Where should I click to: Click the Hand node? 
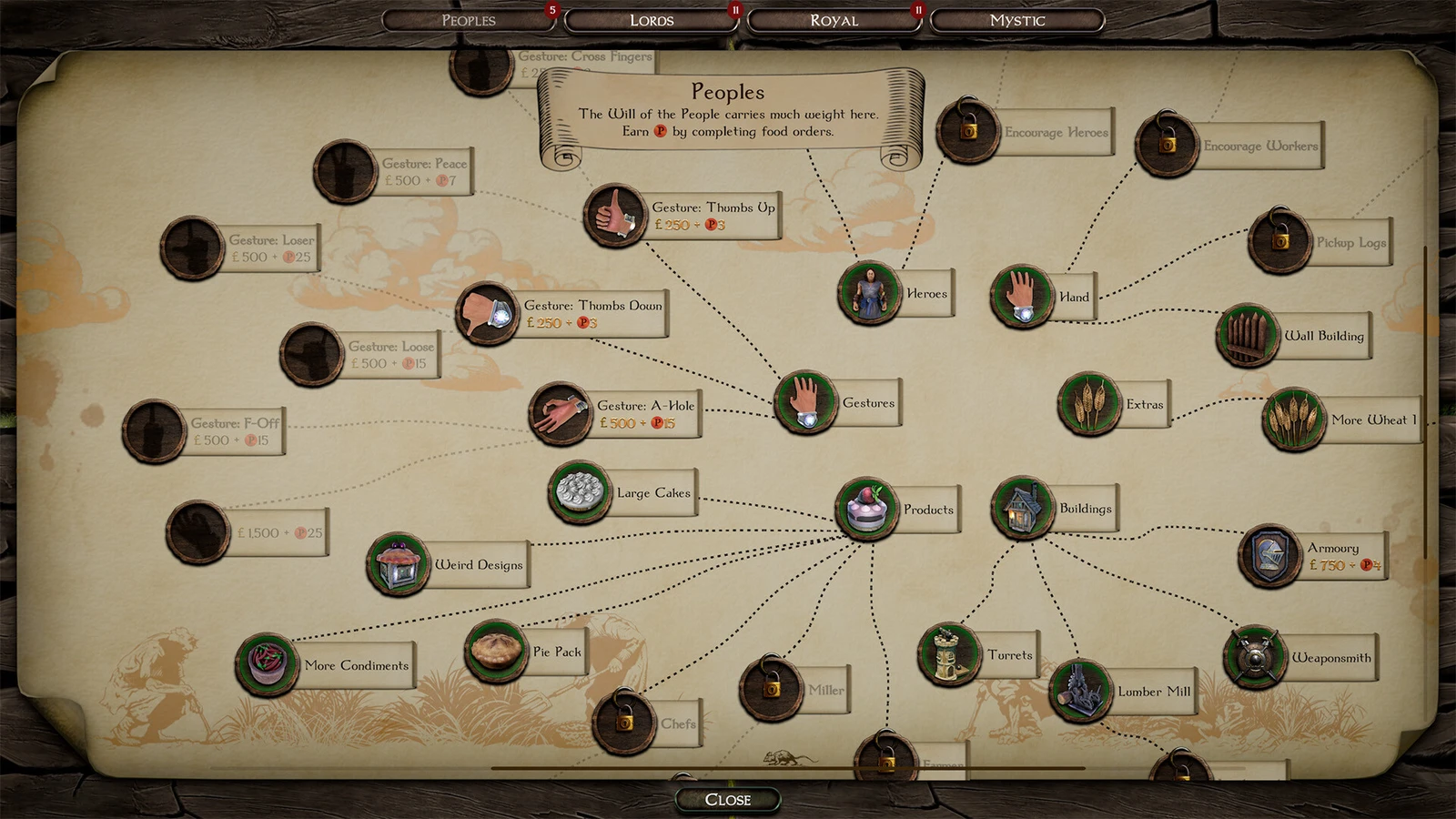click(x=1023, y=297)
